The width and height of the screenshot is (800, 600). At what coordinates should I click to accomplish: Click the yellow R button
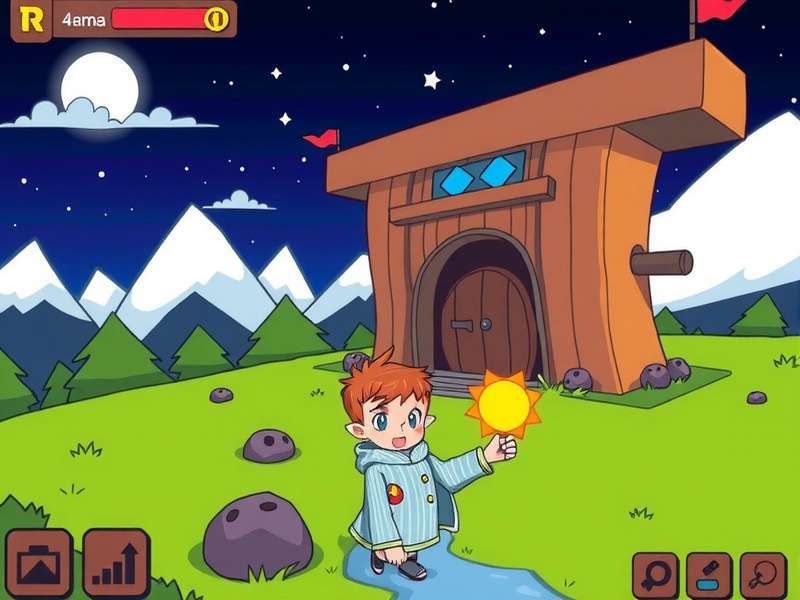point(31,20)
